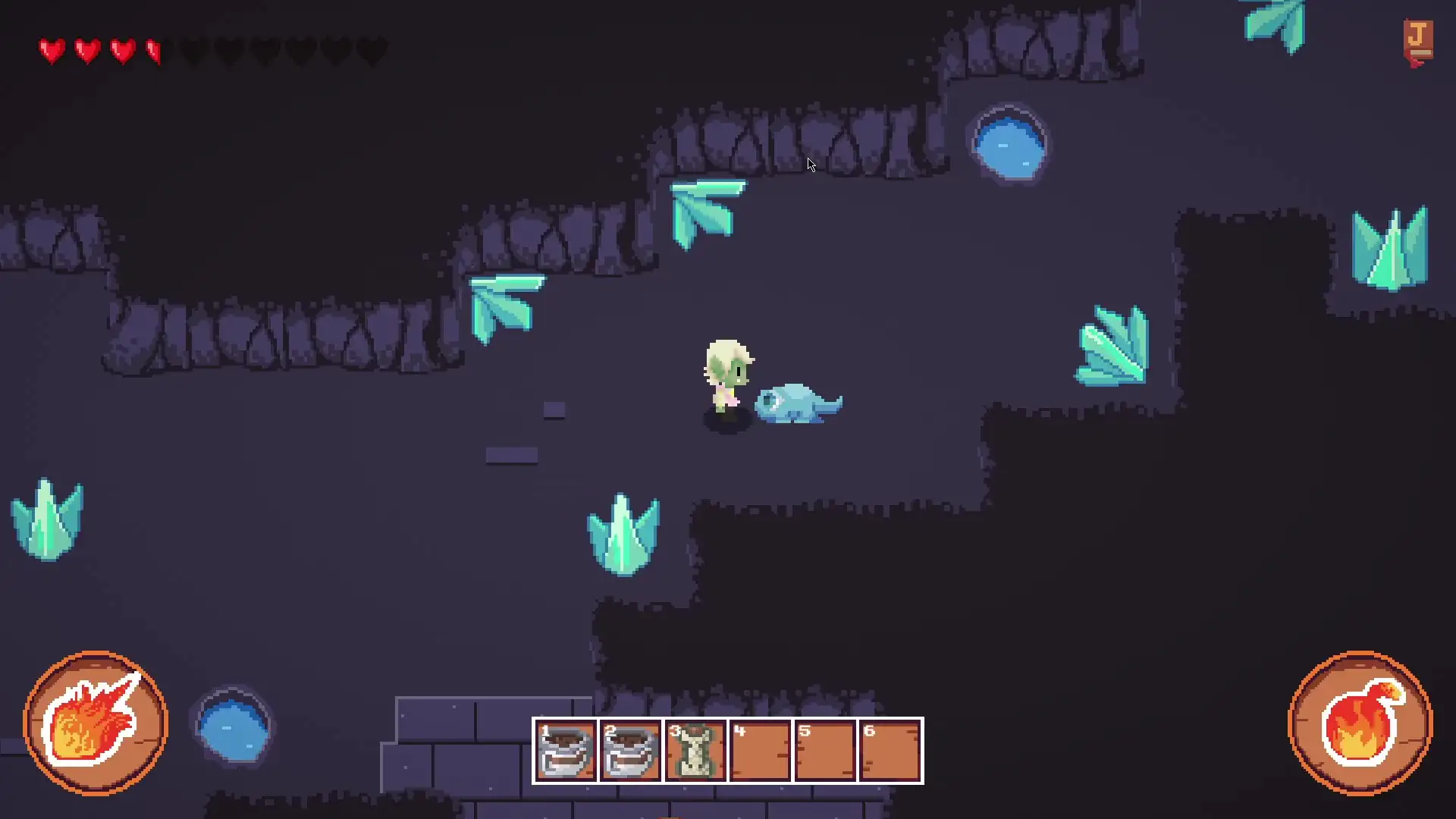The height and width of the screenshot is (819, 1456).
Task: Select the pot in hotbar slot 1
Action: (x=566, y=751)
